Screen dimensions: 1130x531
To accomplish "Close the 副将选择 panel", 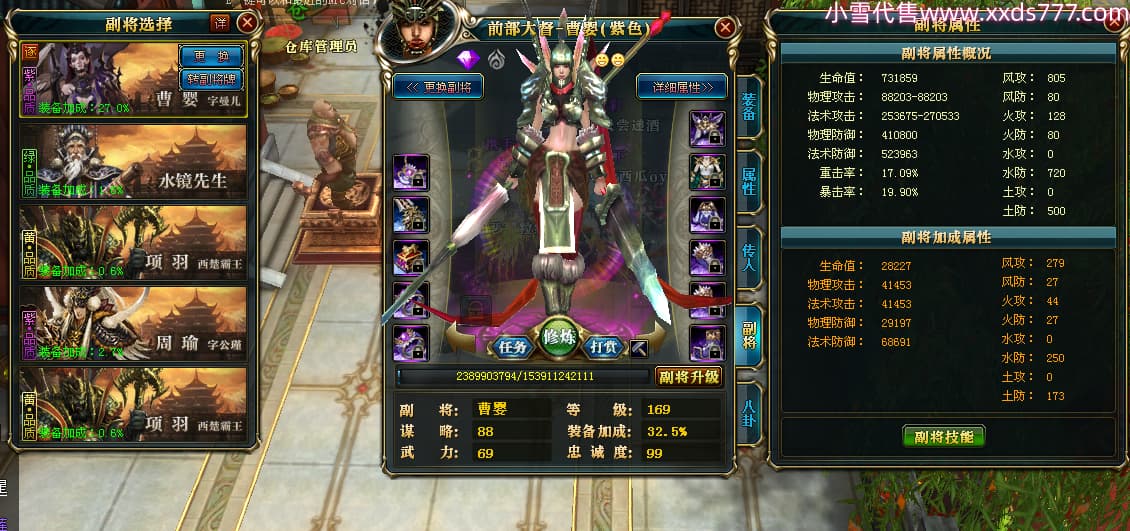I will (x=247, y=23).
